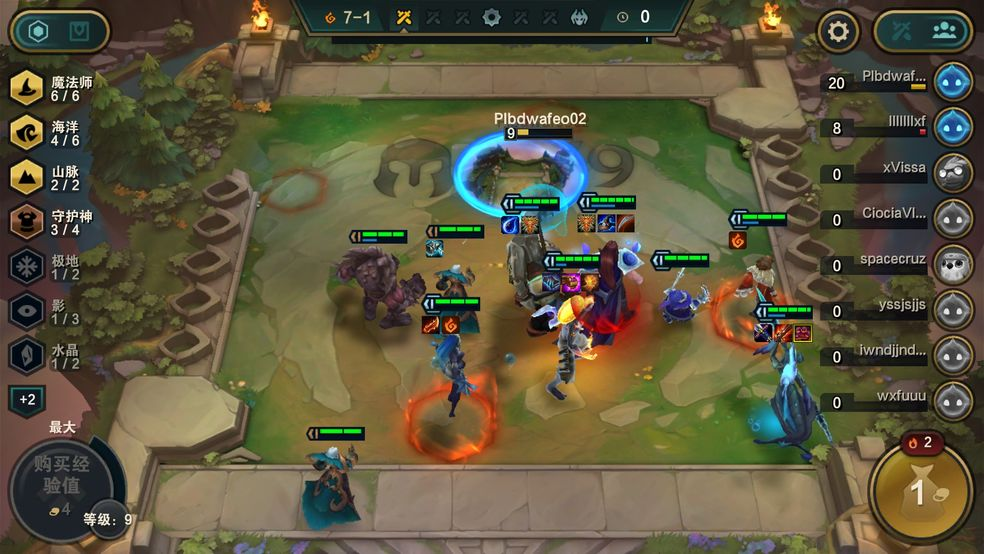Image resolution: width=984 pixels, height=554 pixels.
Task: Select xVissa in the player list
Action: tap(952, 173)
